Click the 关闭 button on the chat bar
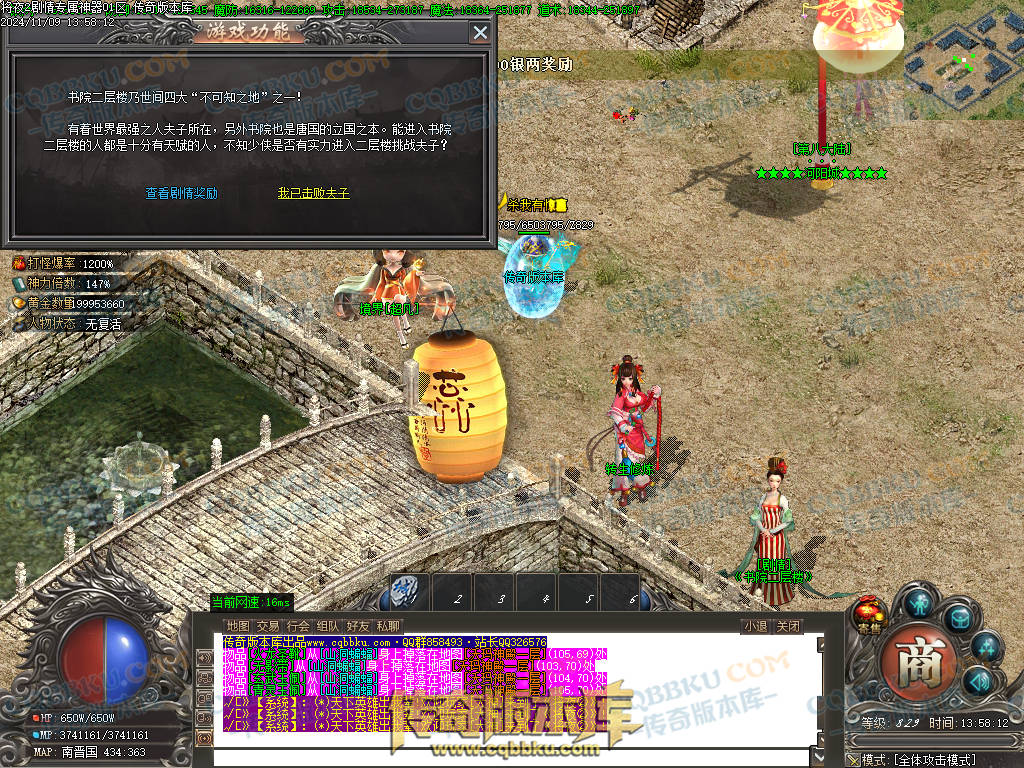Screen dimensions: 1024x768 788,626
